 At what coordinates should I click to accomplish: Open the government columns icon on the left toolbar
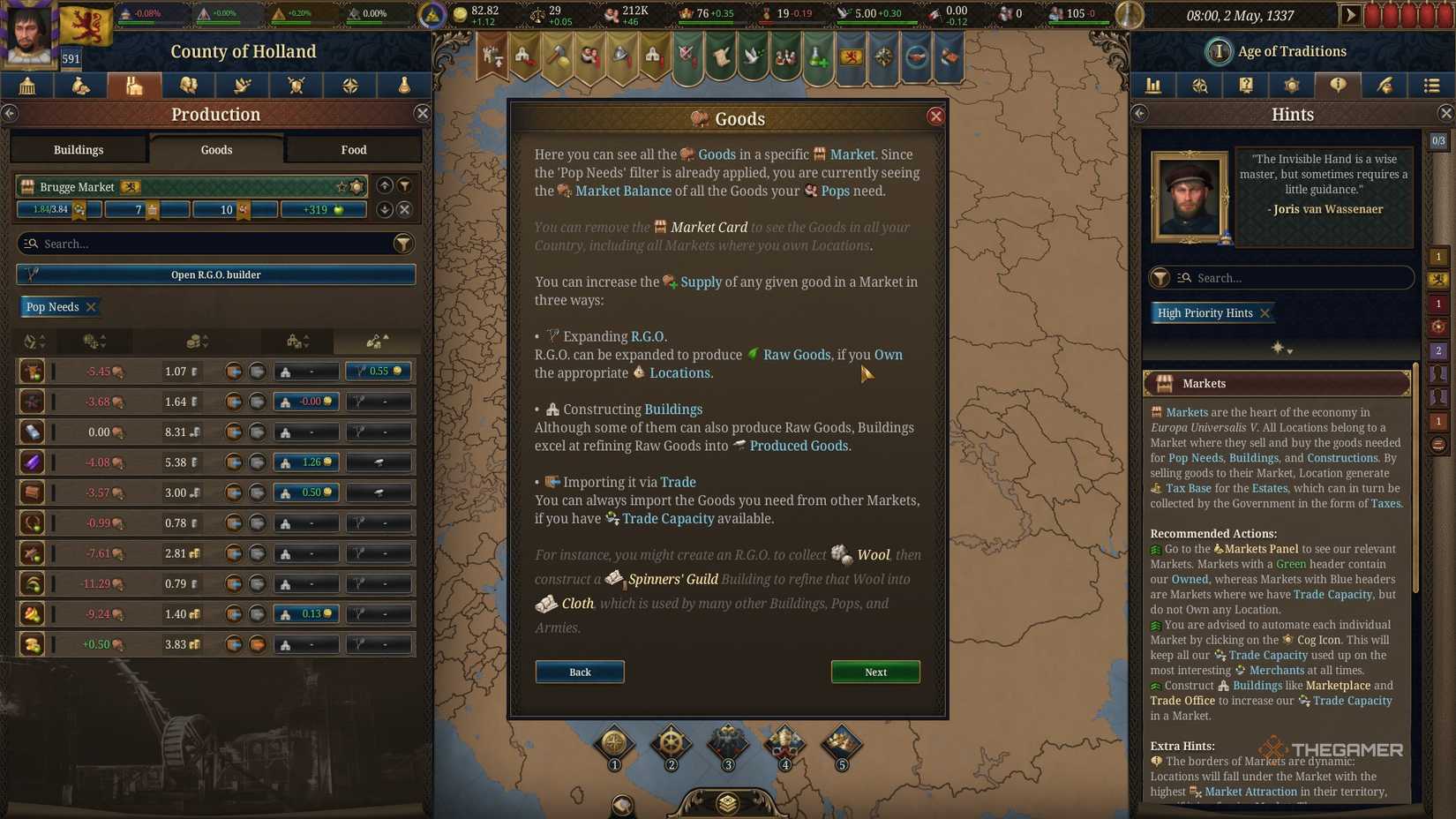(x=26, y=86)
